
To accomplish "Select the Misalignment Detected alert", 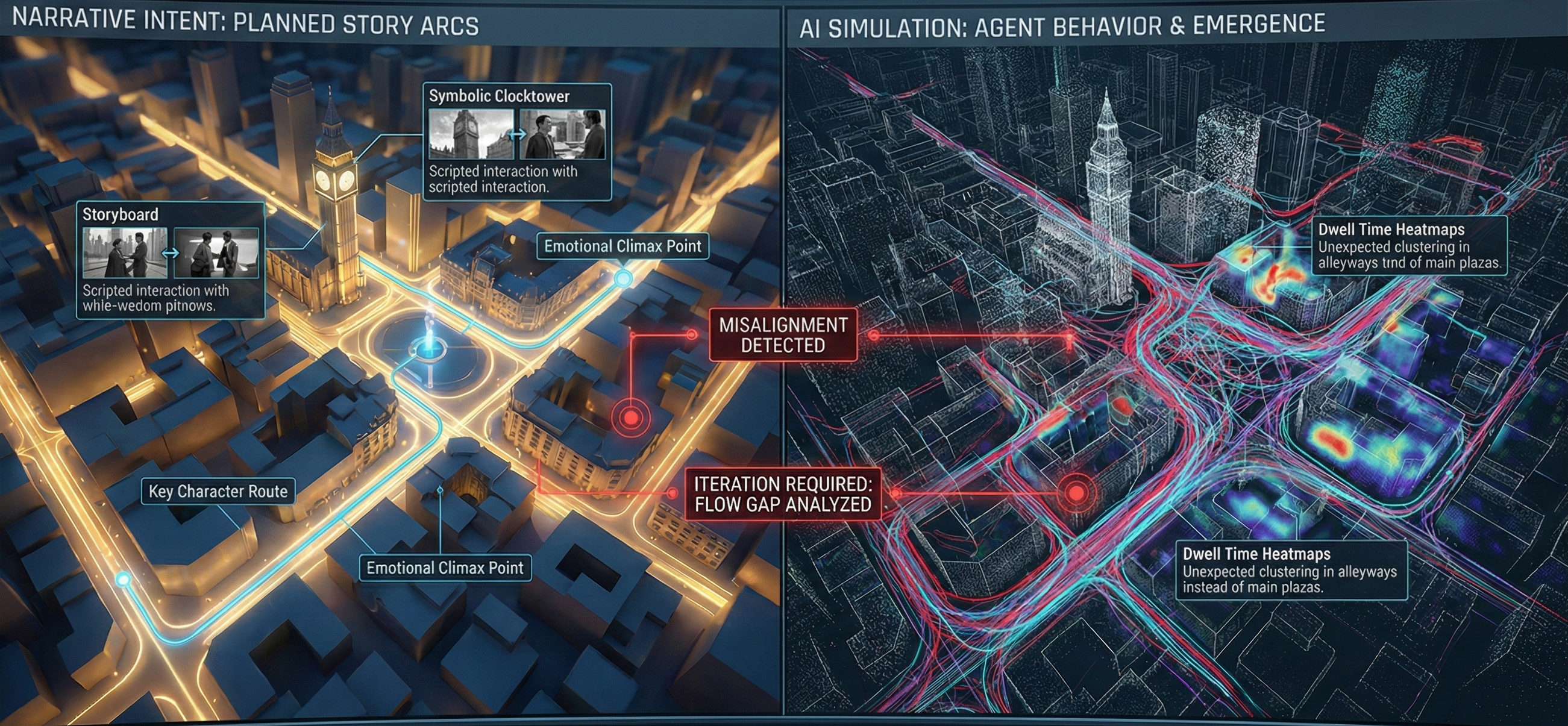I will pos(783,336).
